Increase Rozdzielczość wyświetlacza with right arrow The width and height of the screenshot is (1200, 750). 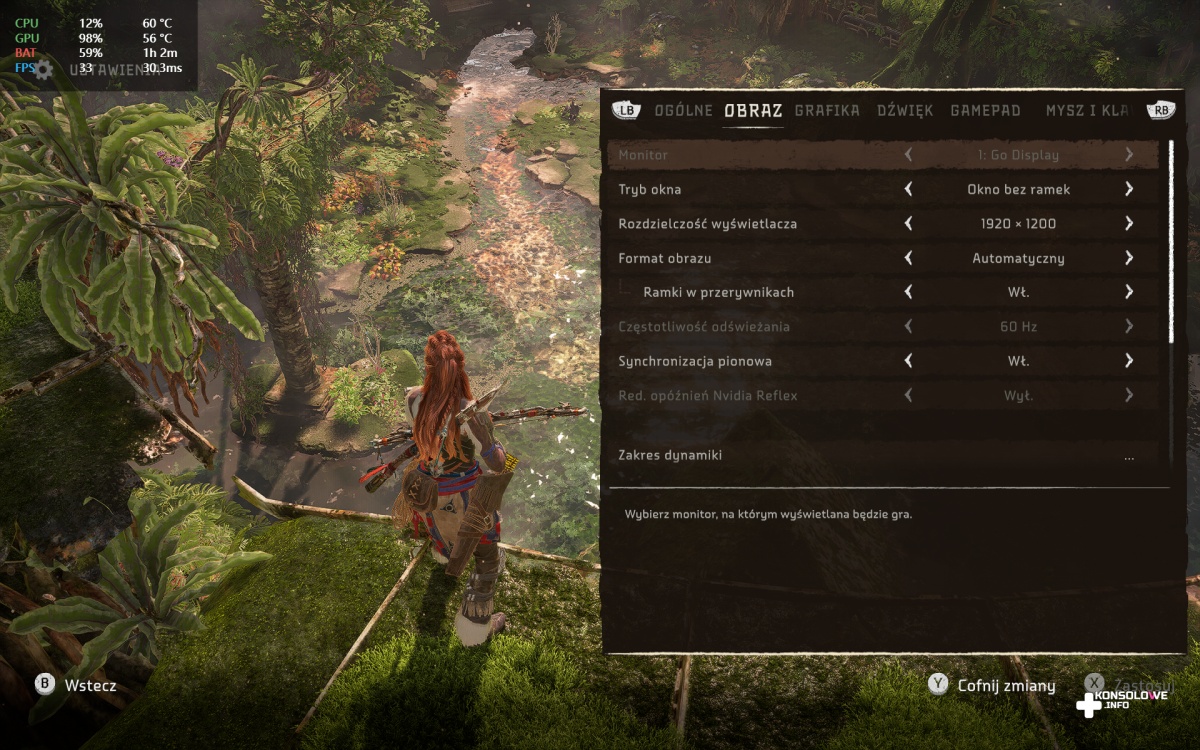click(1128, 224)
